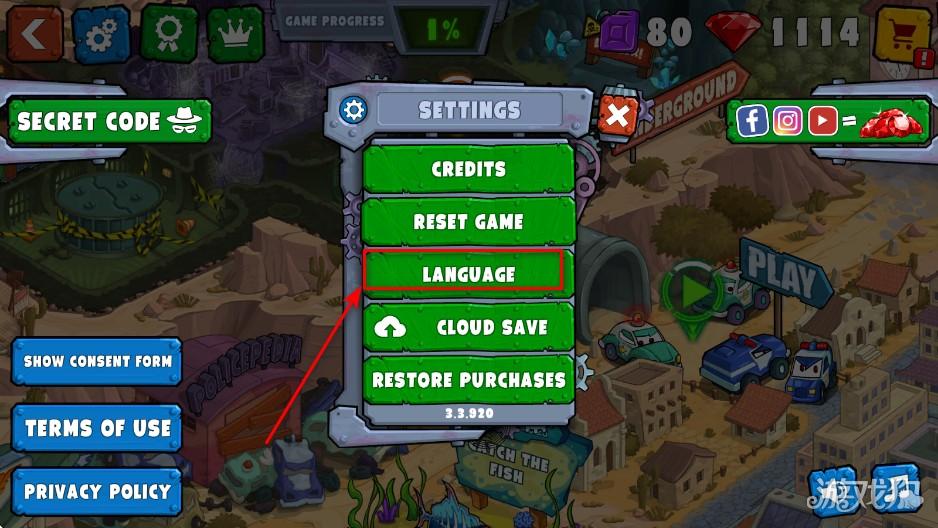Open Cloud Save
Viewport: 938px width, 528px height.
point(468,327)
